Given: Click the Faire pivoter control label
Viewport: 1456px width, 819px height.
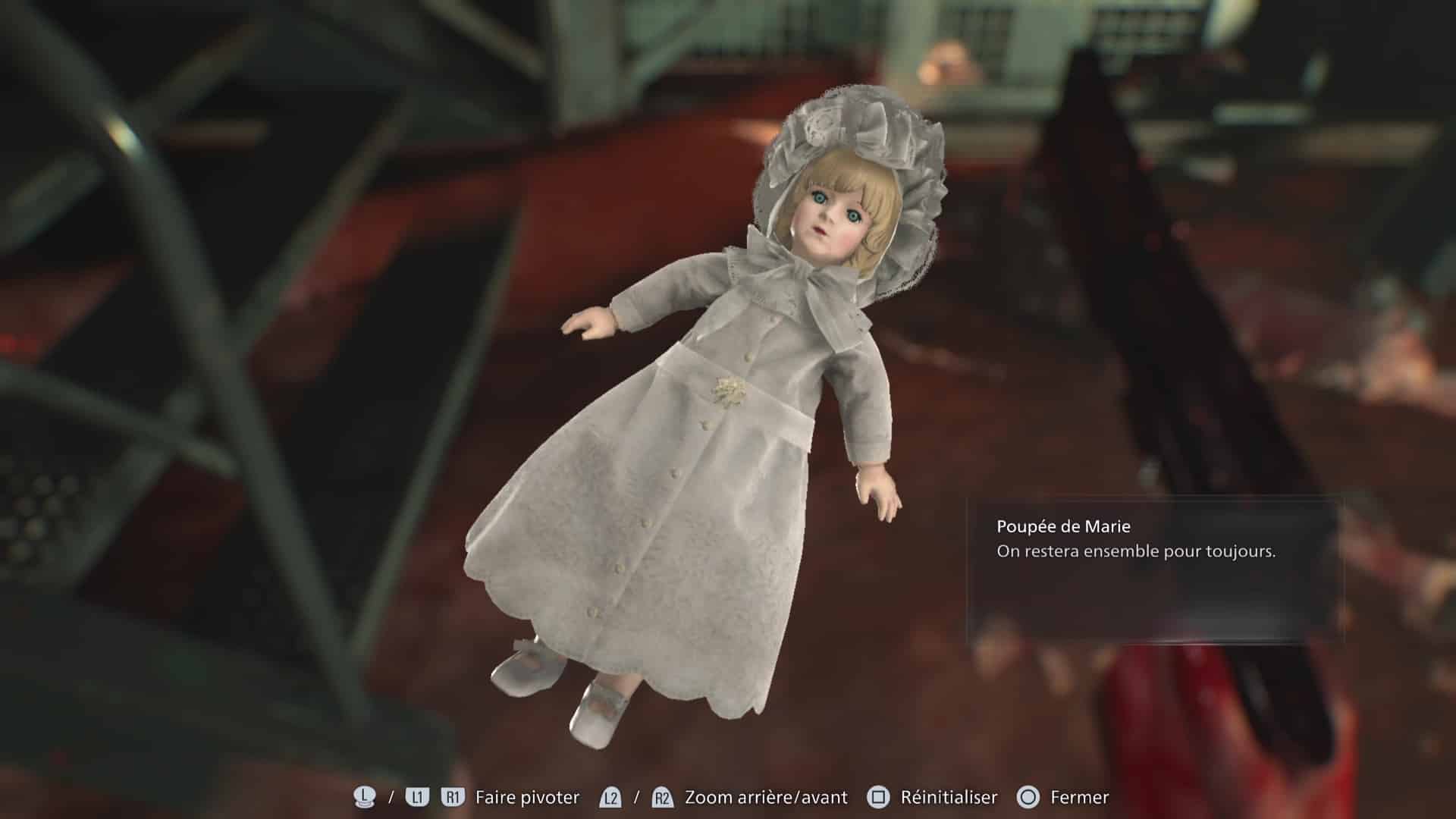Looking at the screenshot, I should click(527, 797).
